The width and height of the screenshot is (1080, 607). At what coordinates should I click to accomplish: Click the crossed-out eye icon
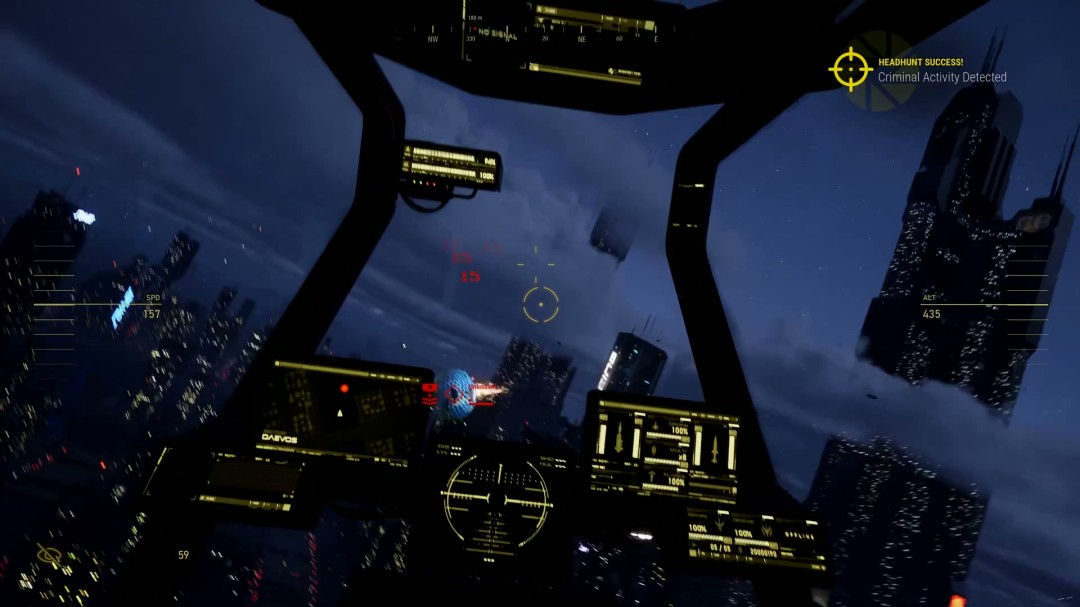coord(49,554)
